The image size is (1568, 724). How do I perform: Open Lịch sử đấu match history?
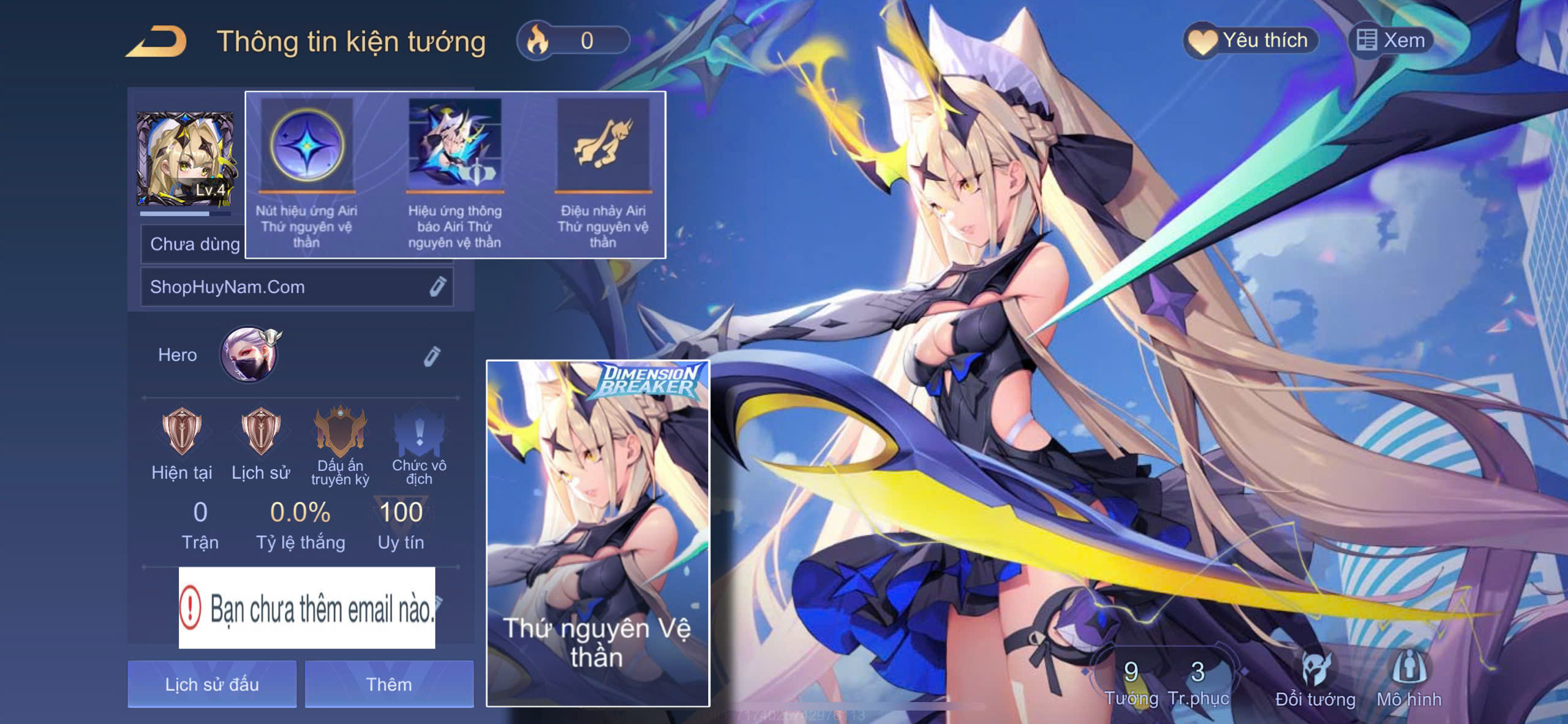[212, 684]
